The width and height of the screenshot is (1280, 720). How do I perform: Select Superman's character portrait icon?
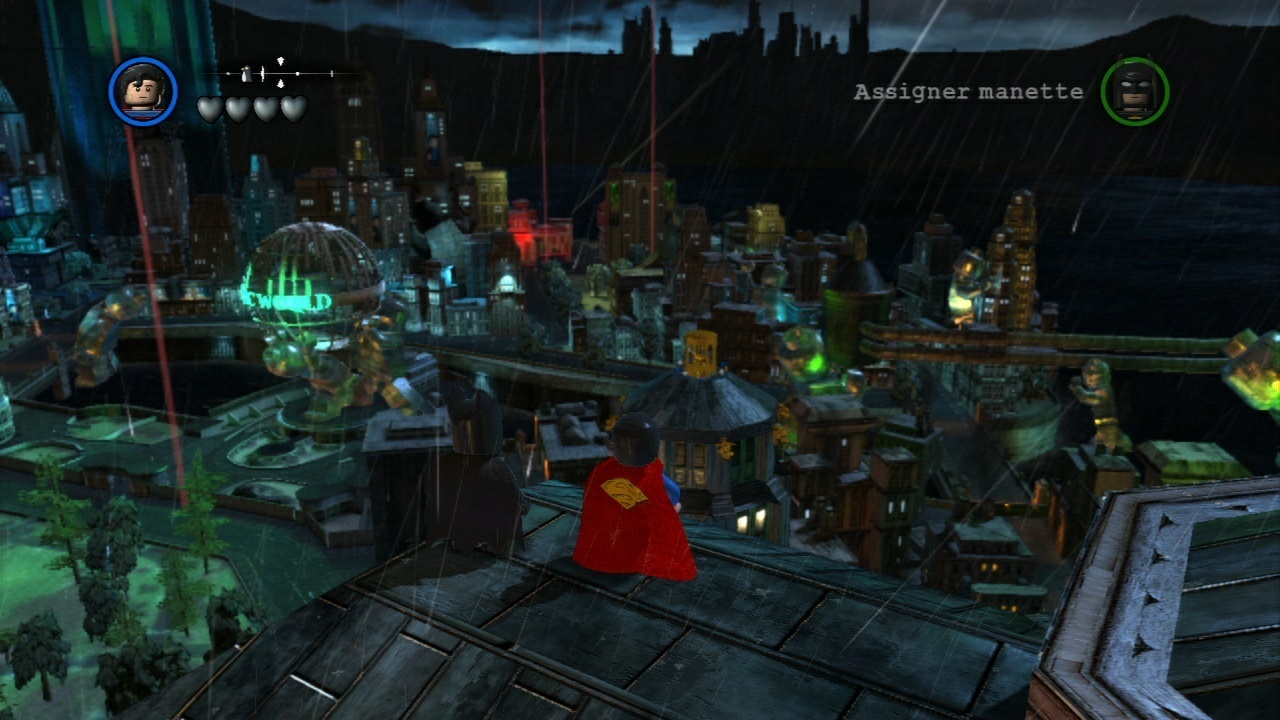point(145,92)
